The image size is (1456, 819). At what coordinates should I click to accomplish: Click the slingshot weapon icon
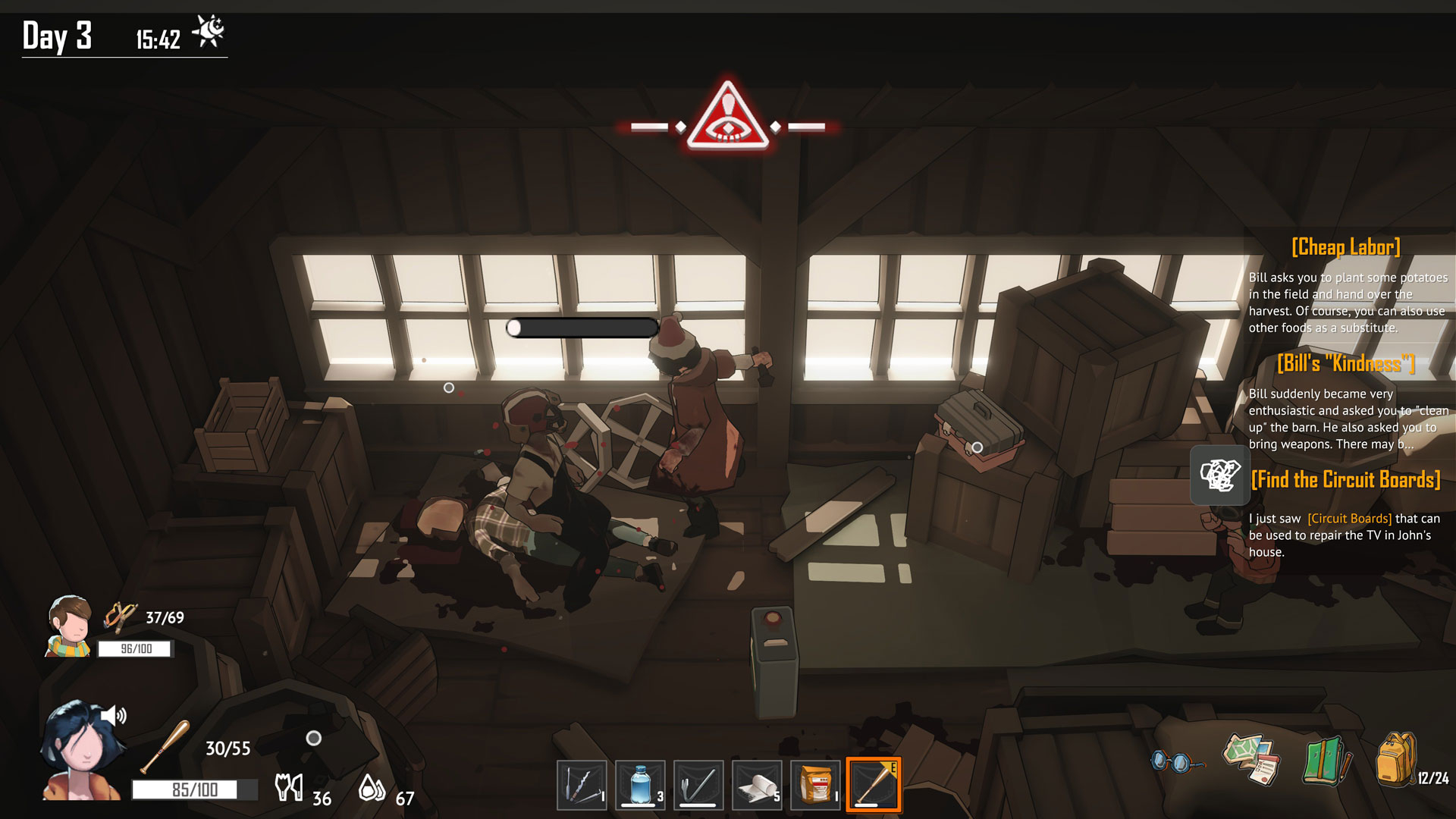point(120,617)
